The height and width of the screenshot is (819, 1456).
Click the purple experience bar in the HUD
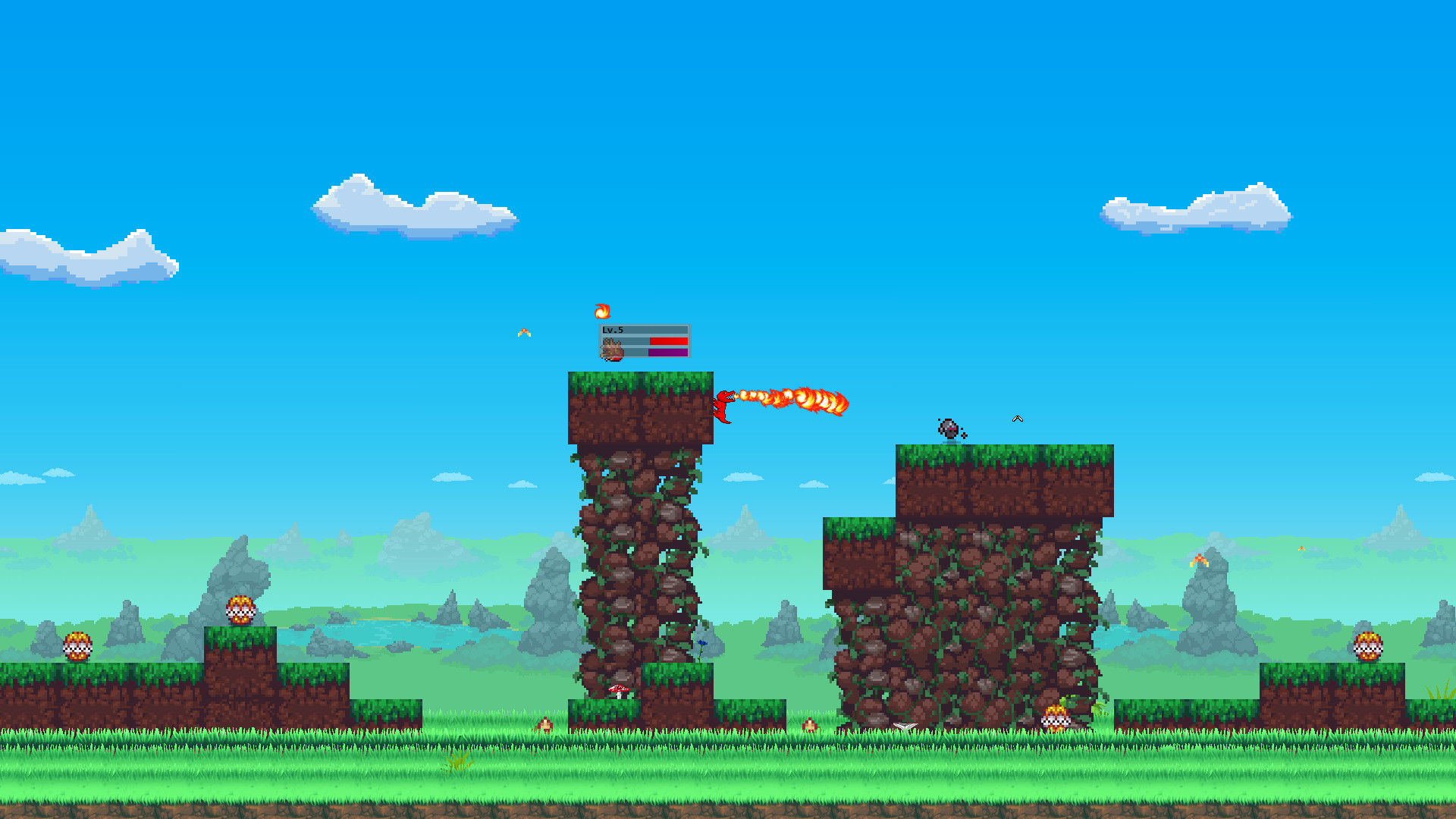667,352
